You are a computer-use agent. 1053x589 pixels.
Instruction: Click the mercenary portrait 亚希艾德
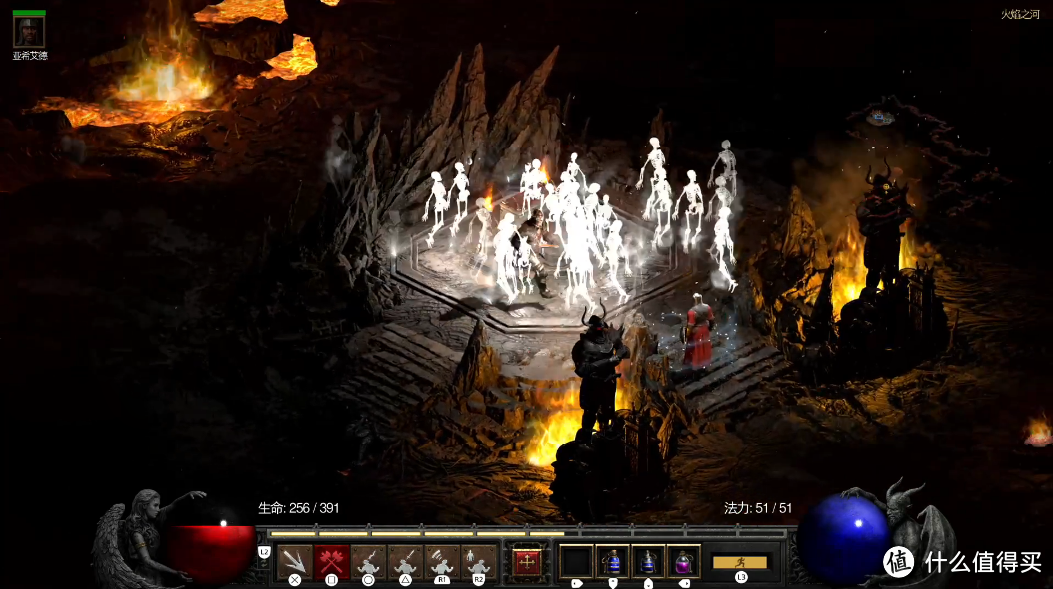click(28, 32)
